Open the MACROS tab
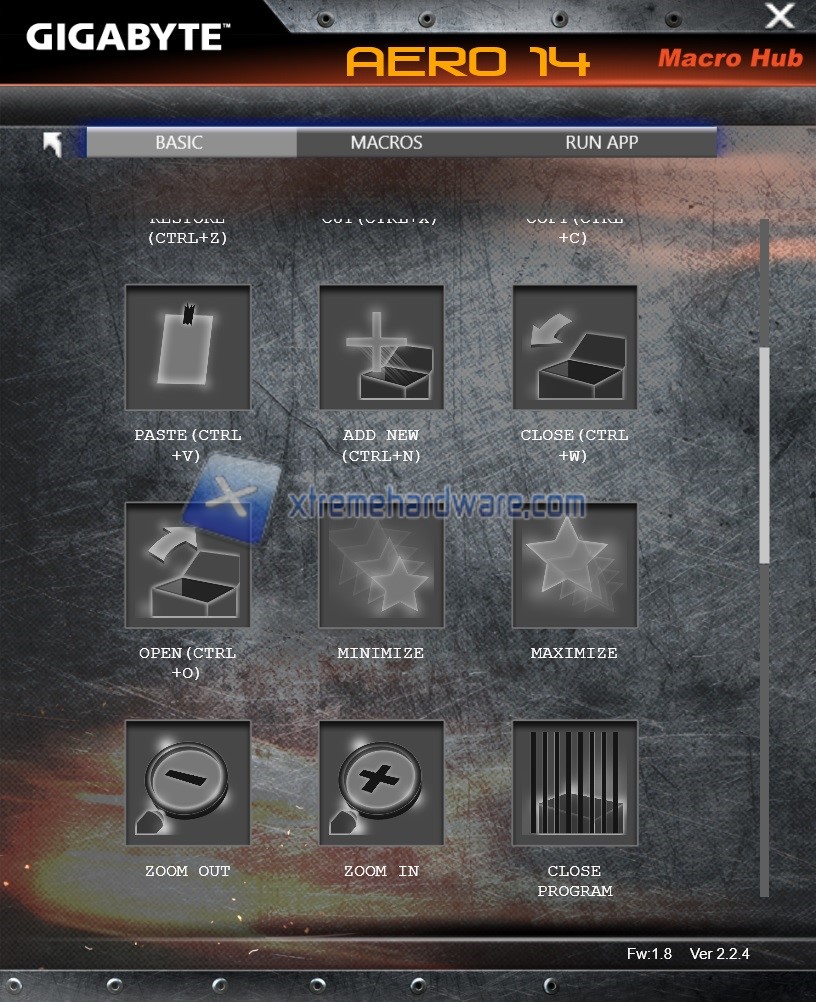This screenshot has height=1002, width=816. [386, 142]
